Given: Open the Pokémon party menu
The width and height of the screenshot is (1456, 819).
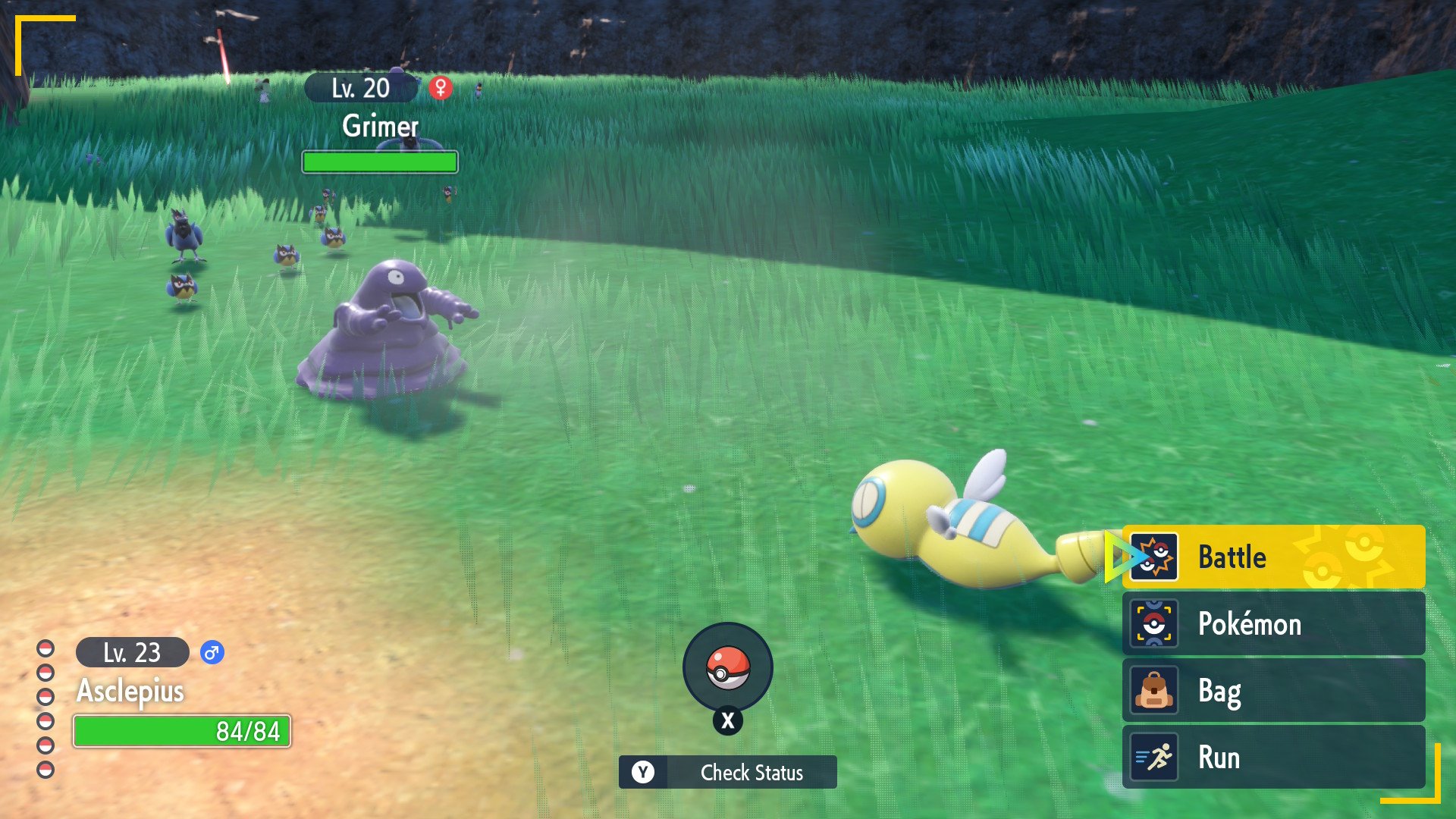Looking at the screenshot, I should click(x=1272, y=624).
